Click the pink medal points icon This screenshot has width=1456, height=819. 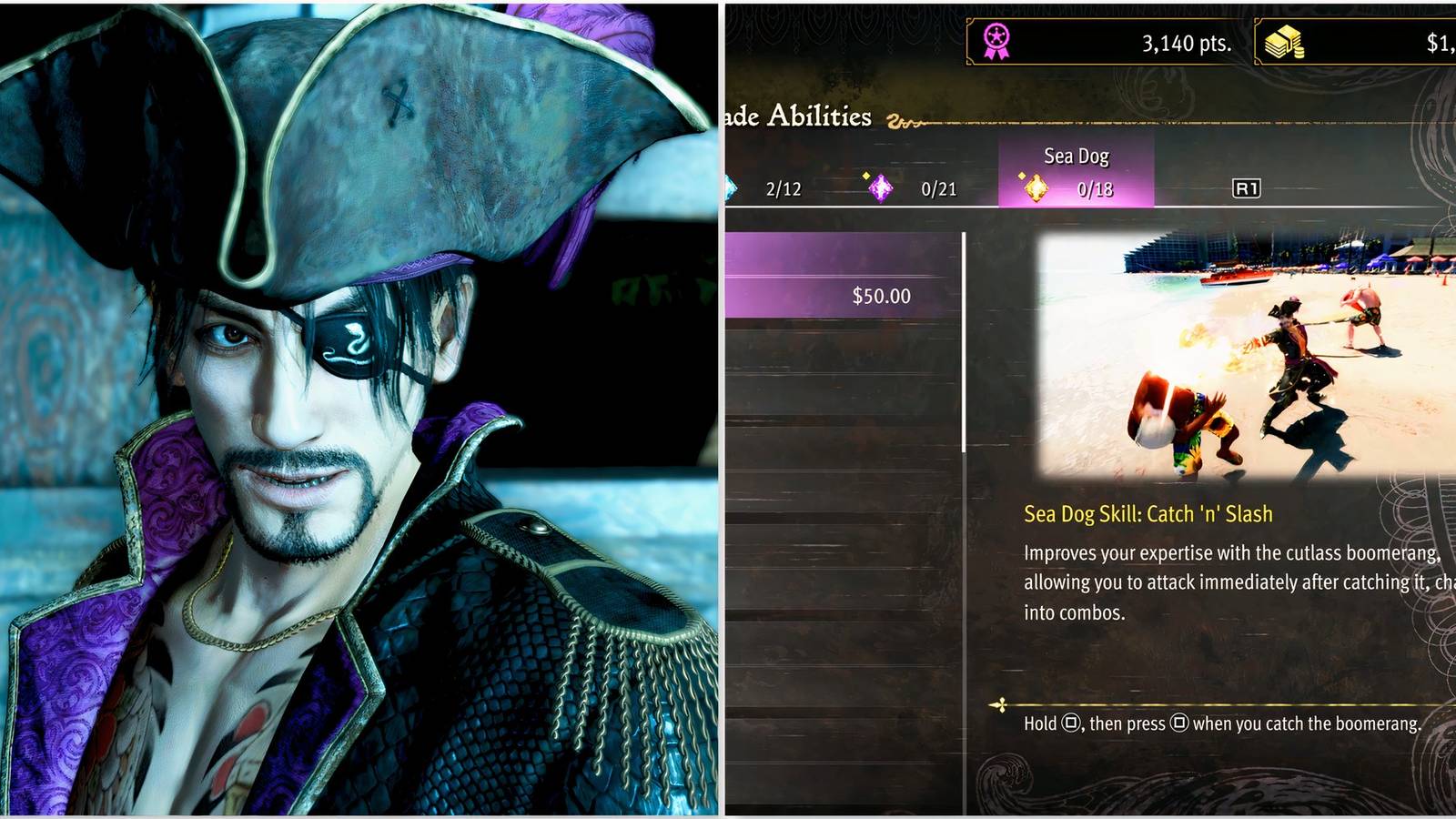point(995,39)
